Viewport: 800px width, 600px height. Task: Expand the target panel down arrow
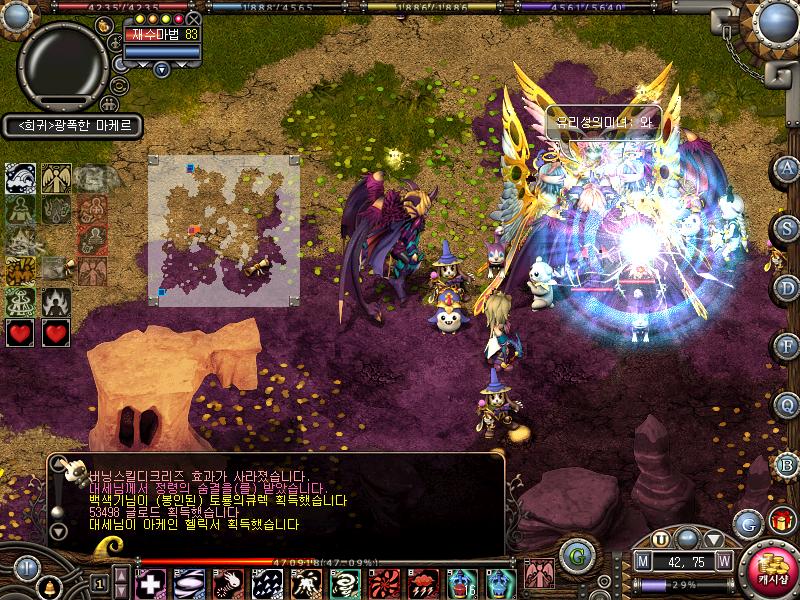162,69
